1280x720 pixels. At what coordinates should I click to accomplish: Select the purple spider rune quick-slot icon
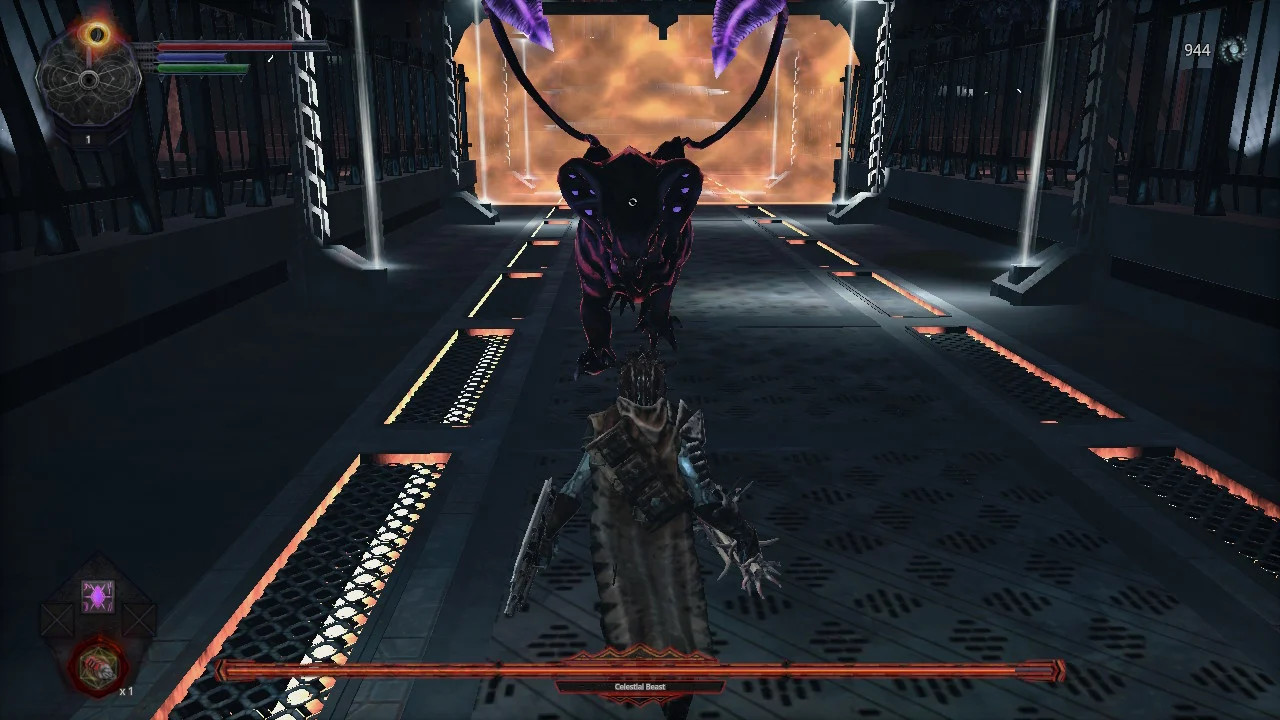point(98,596)
